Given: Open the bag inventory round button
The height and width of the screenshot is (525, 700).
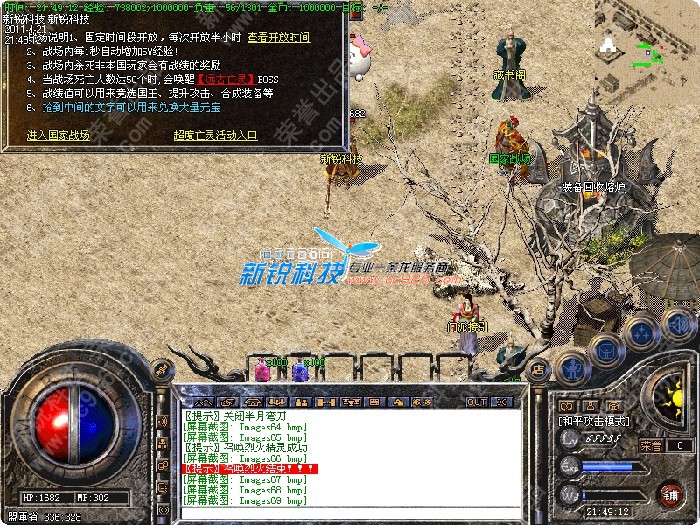Looking at the screenshot, I should (x=605, y=348).
